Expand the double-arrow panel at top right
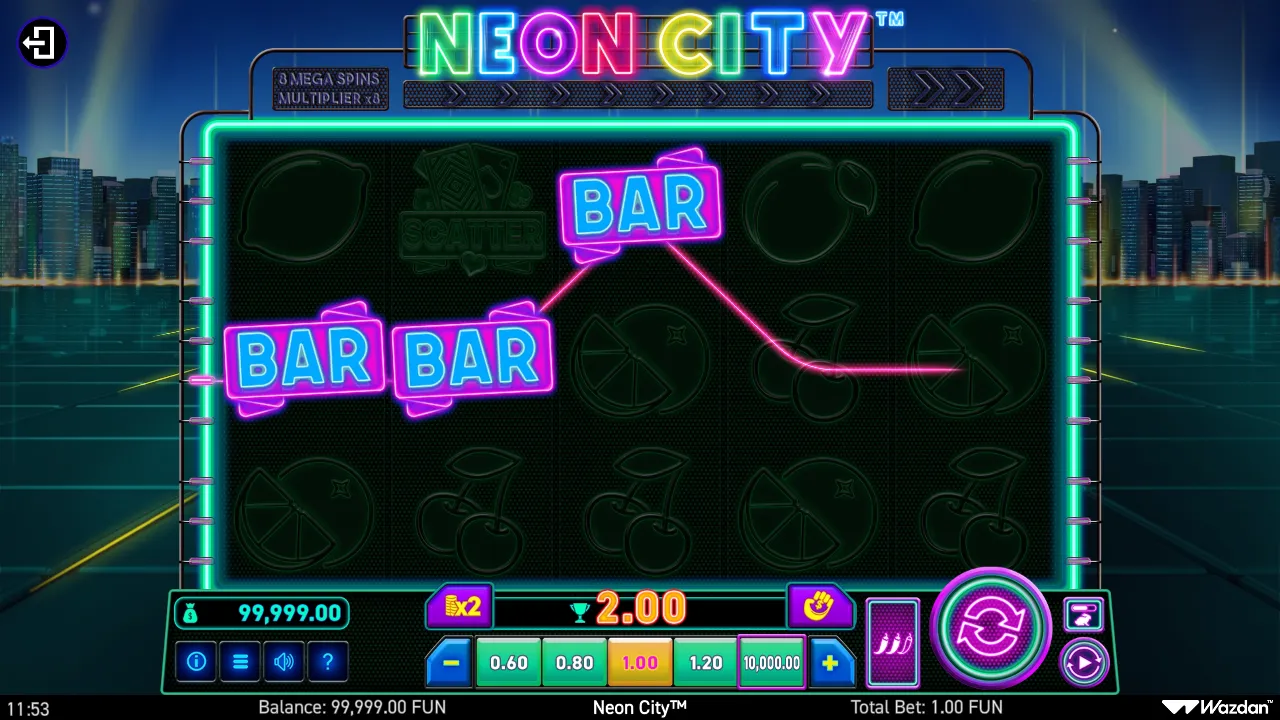Viewport: 1280px width, 720px height. click(947, 89)
